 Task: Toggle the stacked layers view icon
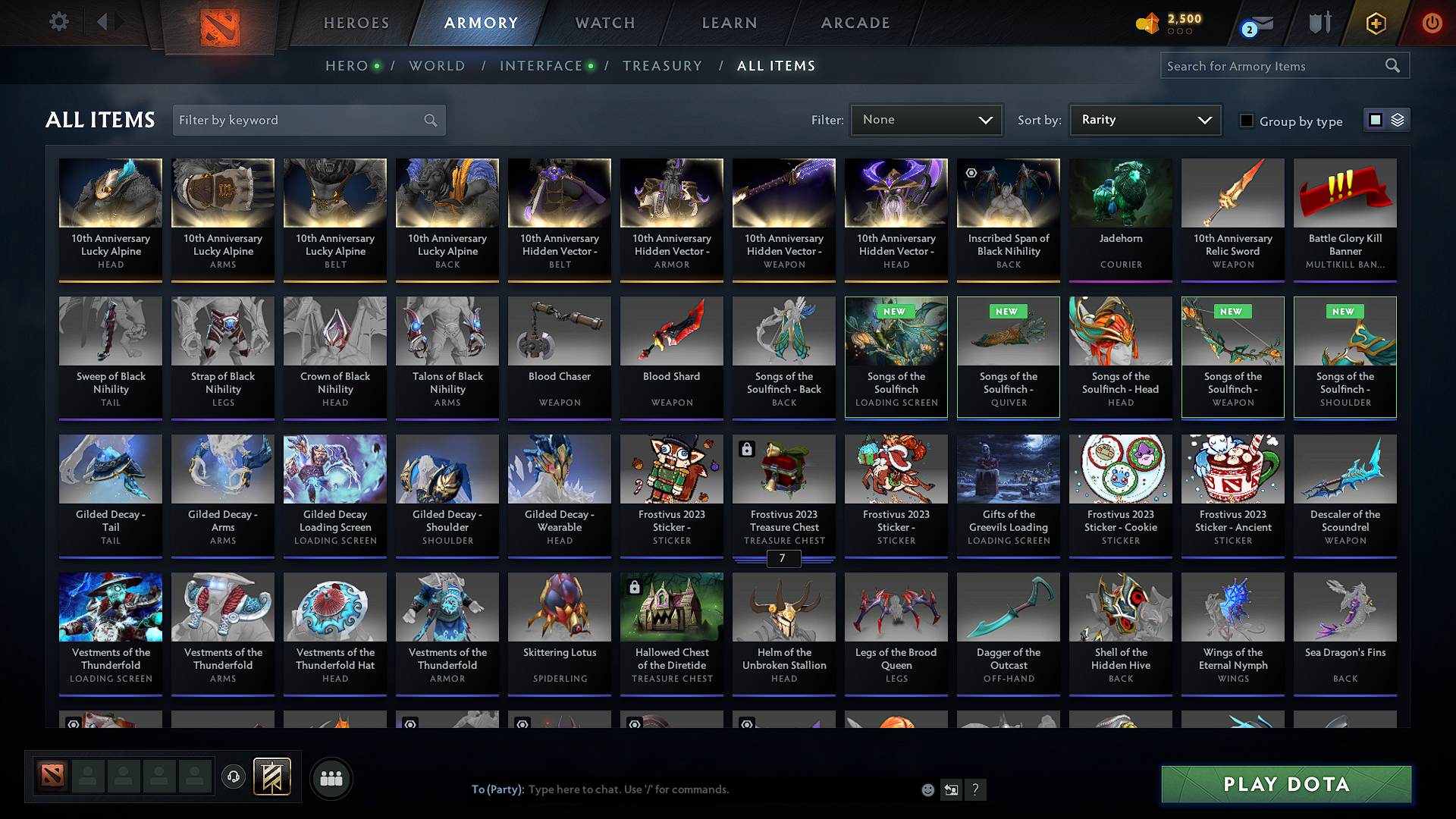pyautogui.click(x=1396, y=120)
